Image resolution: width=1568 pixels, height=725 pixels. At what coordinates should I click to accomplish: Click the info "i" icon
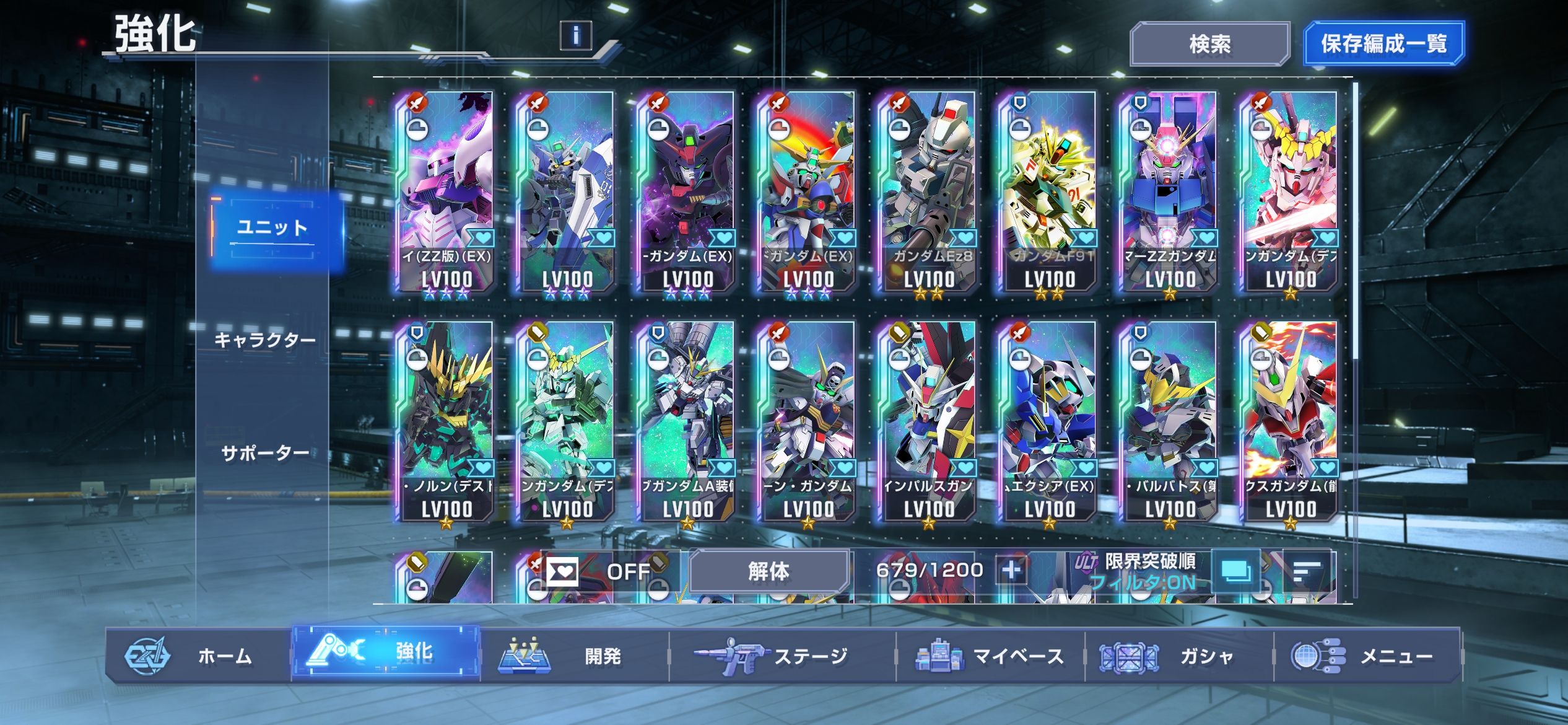tap(575, 35)
